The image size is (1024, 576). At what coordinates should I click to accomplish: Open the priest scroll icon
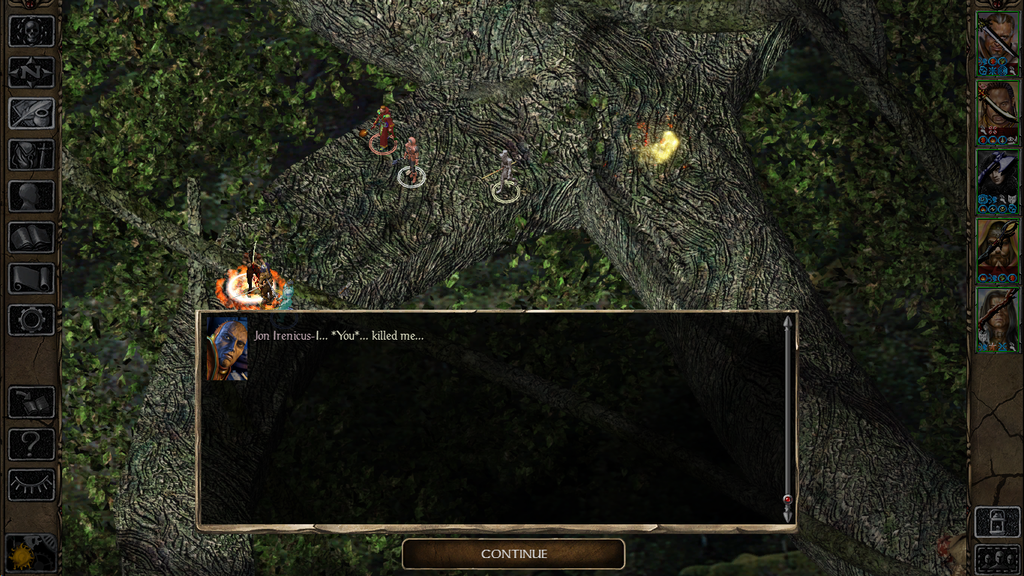31,278
